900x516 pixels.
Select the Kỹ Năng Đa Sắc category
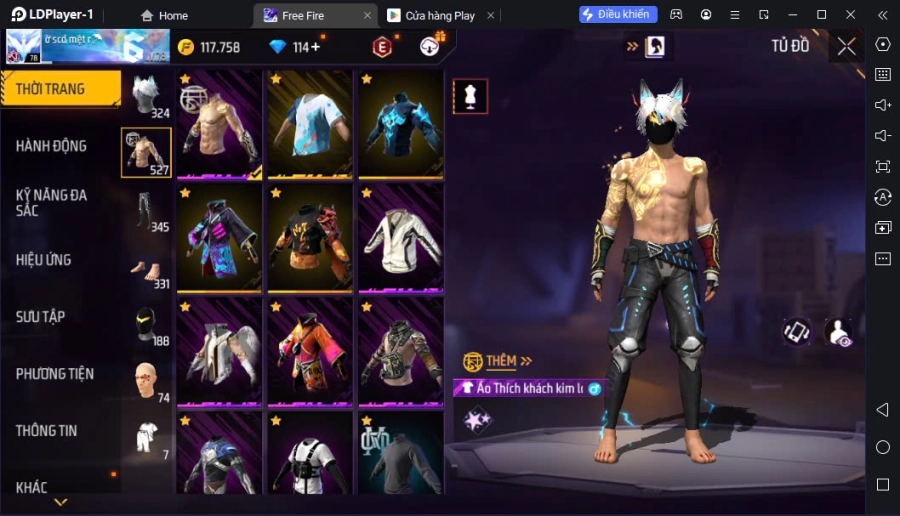tap(52, 202)
